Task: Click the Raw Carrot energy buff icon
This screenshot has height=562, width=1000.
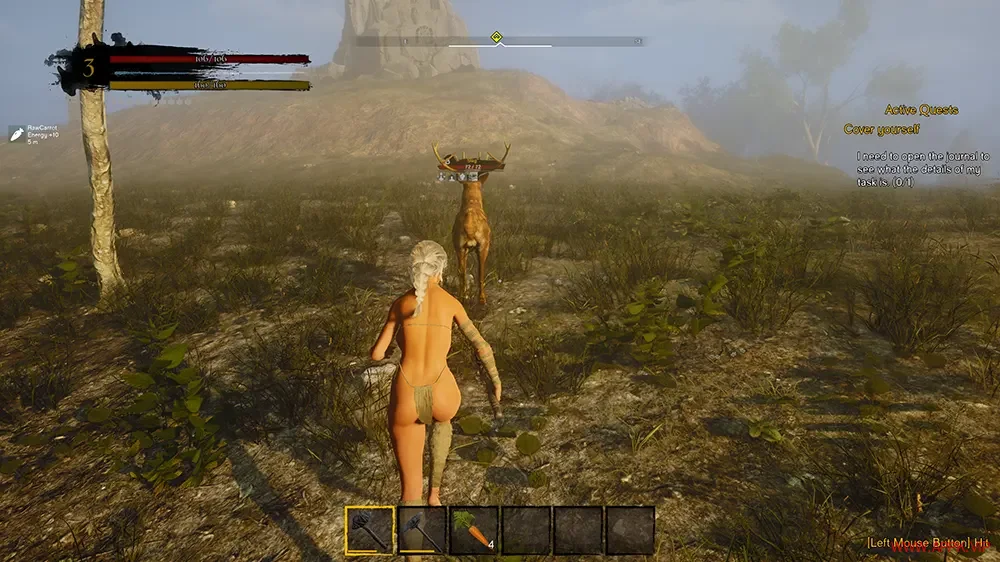Action: point(17,134)
